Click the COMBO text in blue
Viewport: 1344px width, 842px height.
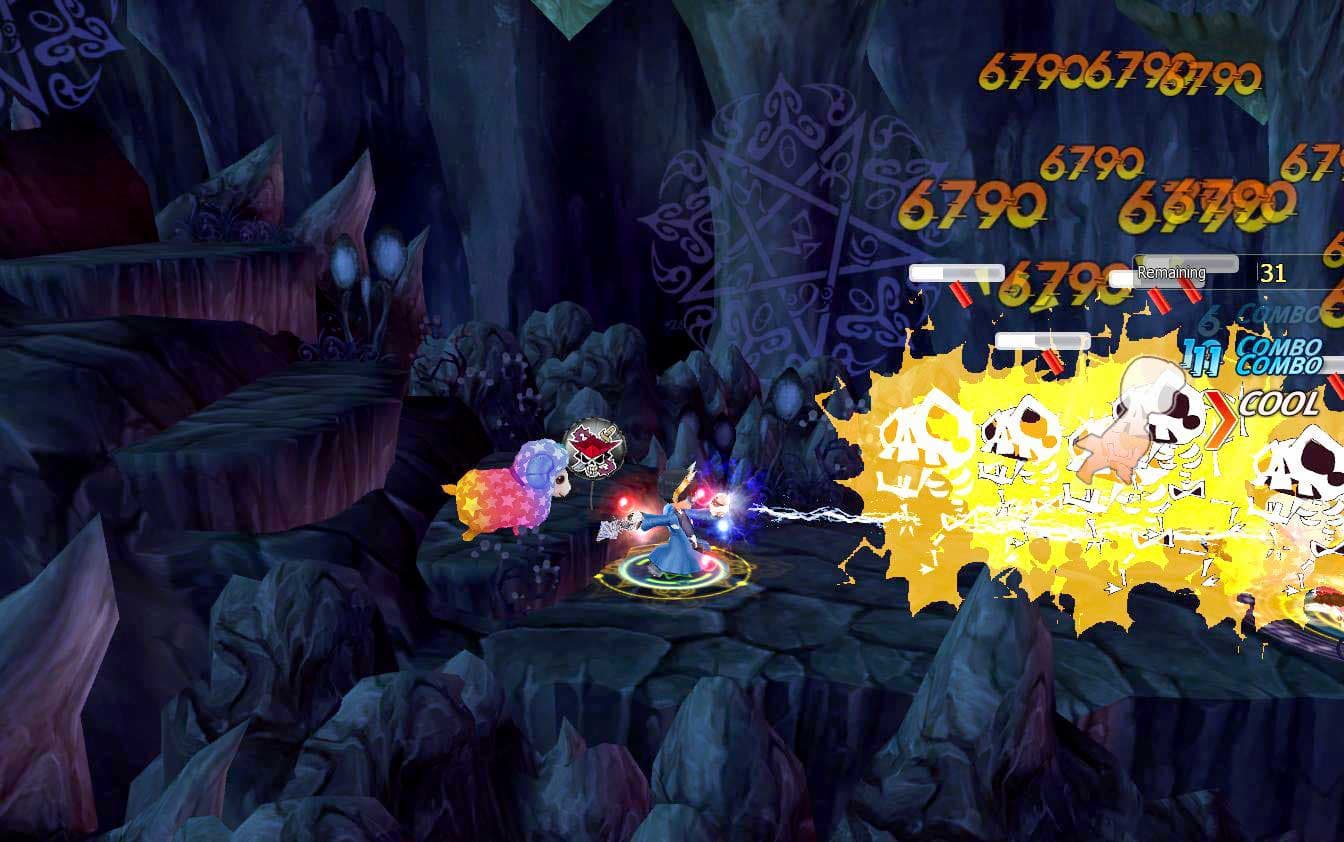point(1284,352)
